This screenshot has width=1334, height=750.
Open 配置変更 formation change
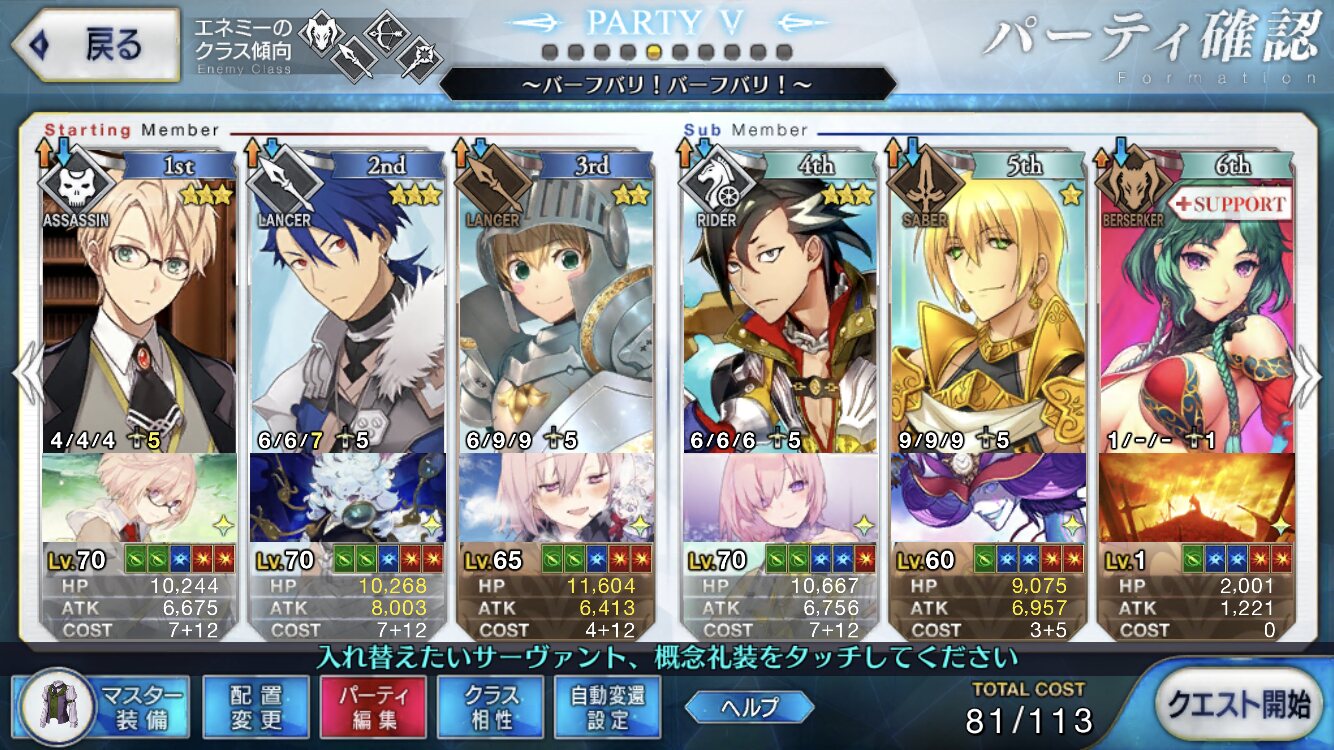[x=255, y=707]
